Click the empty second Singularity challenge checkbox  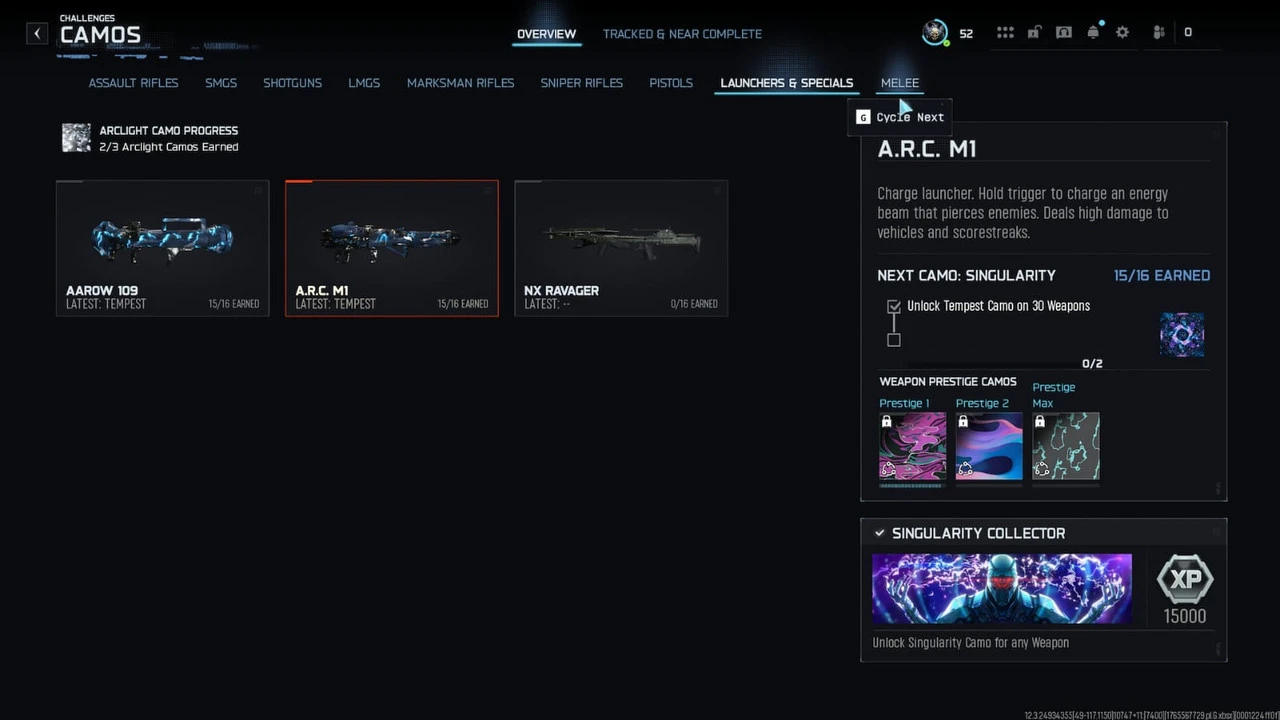(893, 340)
